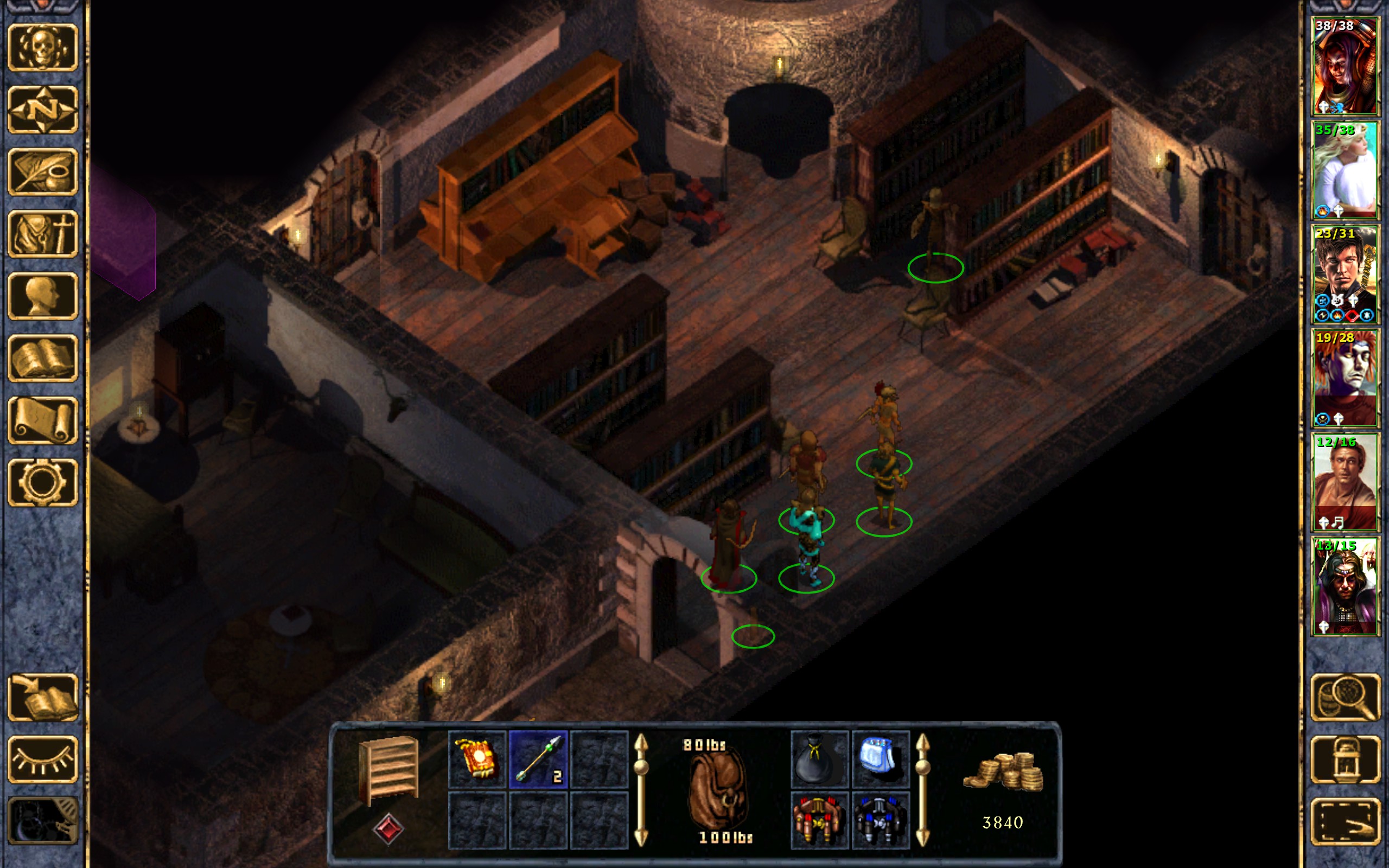This screenshot has height=868, width=1389.
Task: Select the blue-white item in the backpack
Action: (x=880, y=759)
